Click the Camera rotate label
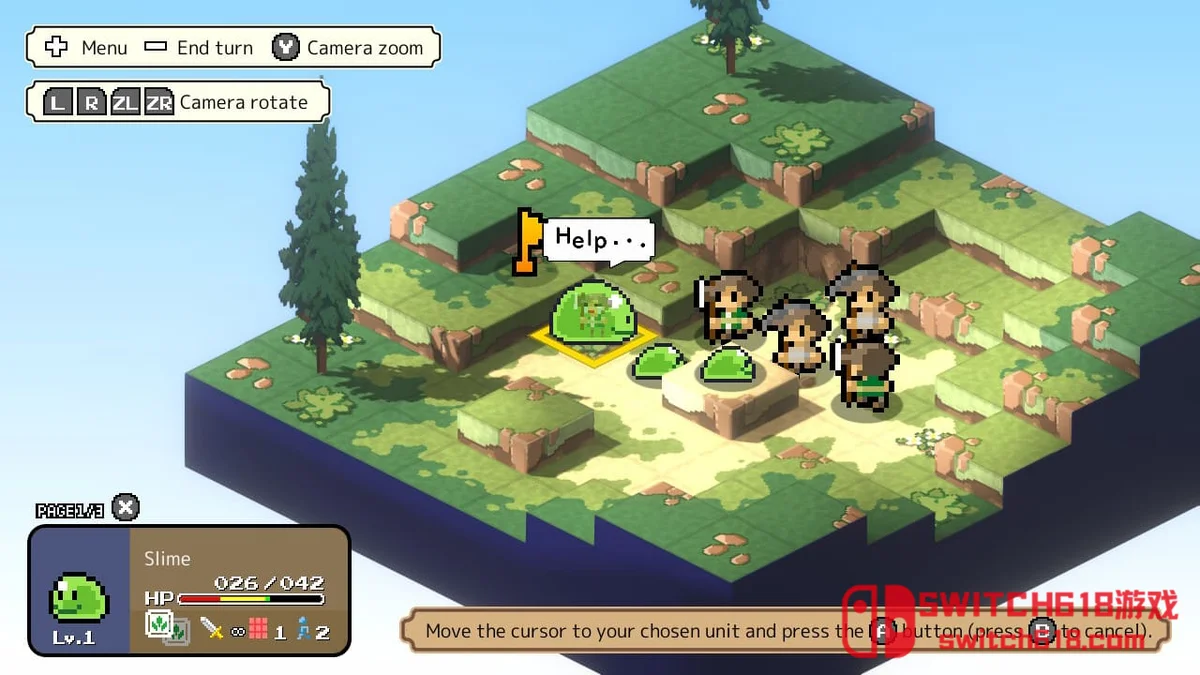Viewport: 1200px width, 675px height. (243, 102)
